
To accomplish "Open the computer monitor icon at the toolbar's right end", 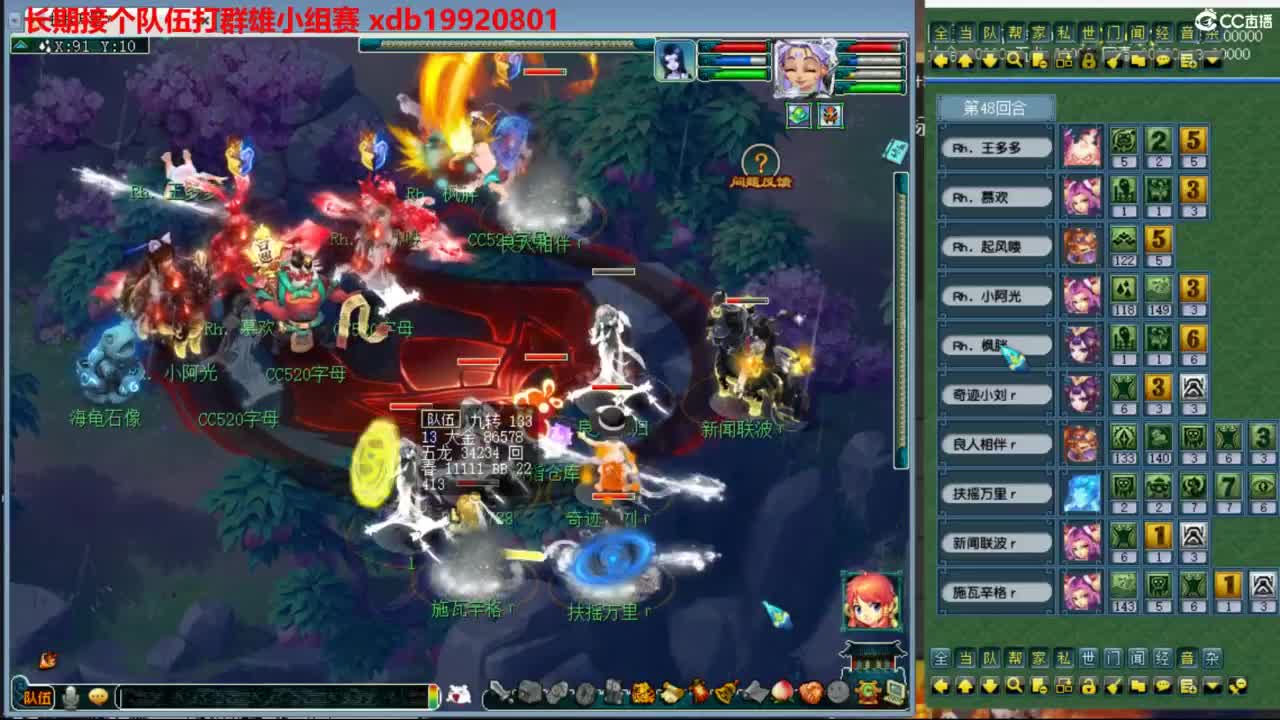I will point(894,691).
